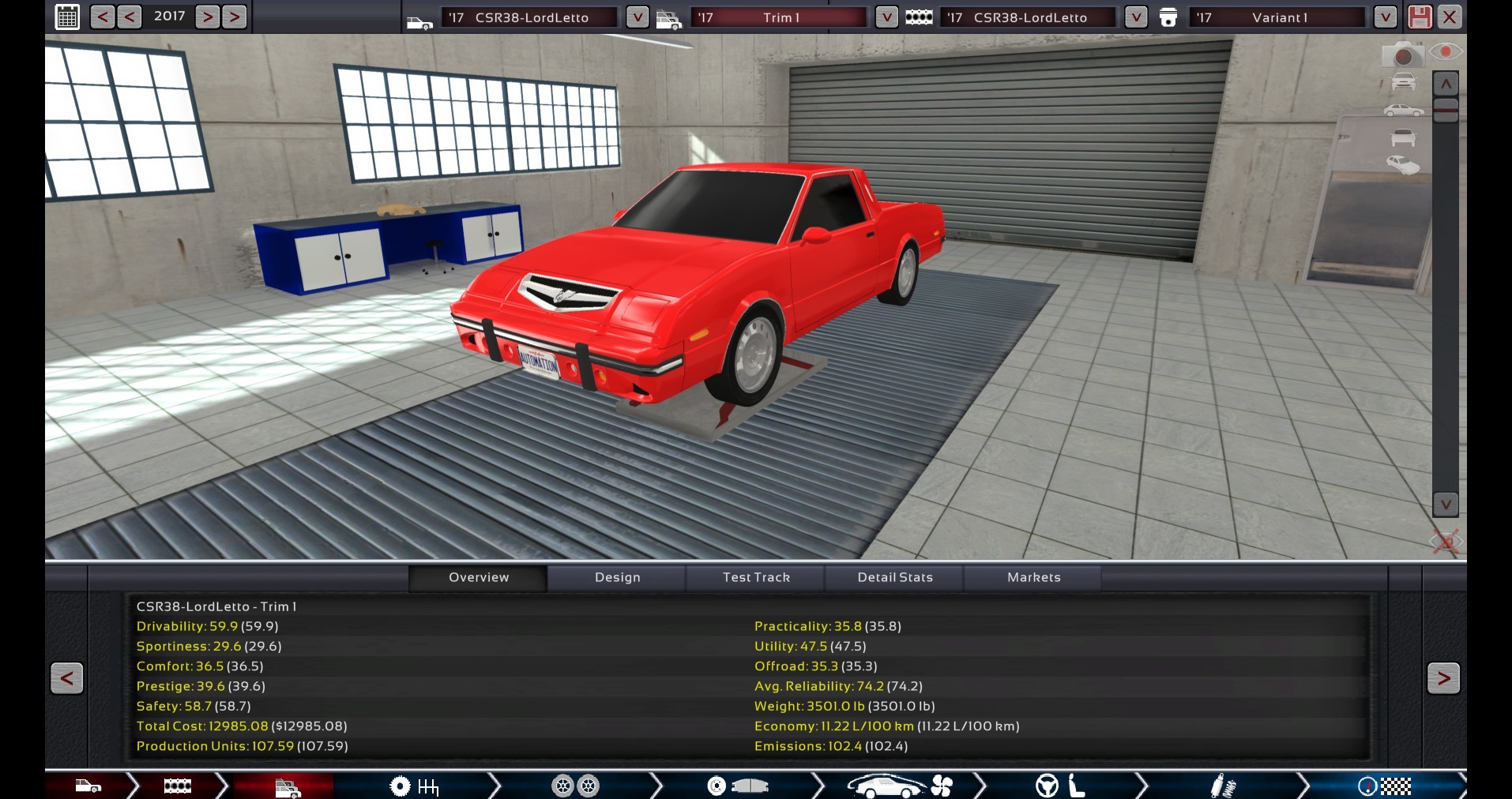Screen dimensions: 1512x799
Task: Open the calendar icon
Action: pos(68,17)
